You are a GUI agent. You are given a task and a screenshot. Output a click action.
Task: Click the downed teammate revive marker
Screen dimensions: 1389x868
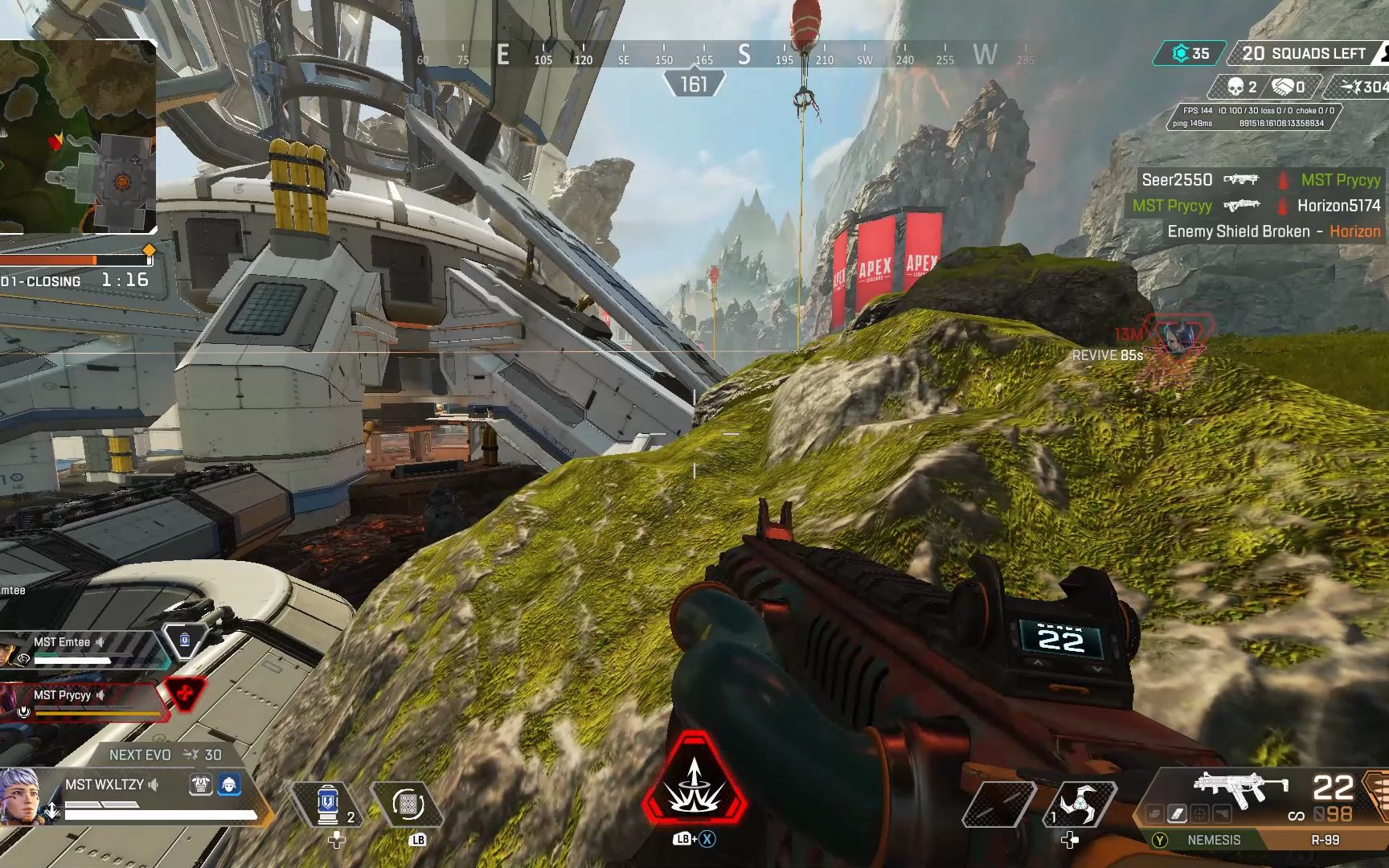coord(1178,336)
